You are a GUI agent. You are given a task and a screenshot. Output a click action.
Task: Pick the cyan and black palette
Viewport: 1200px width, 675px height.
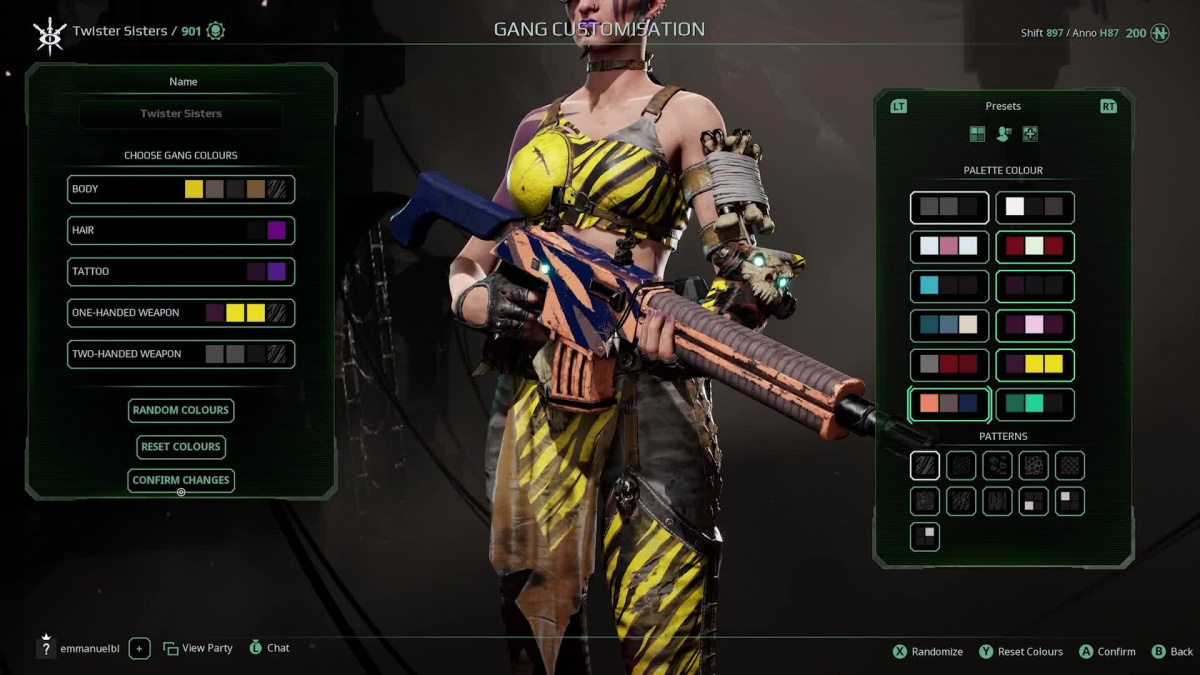(x=949, y=286)
